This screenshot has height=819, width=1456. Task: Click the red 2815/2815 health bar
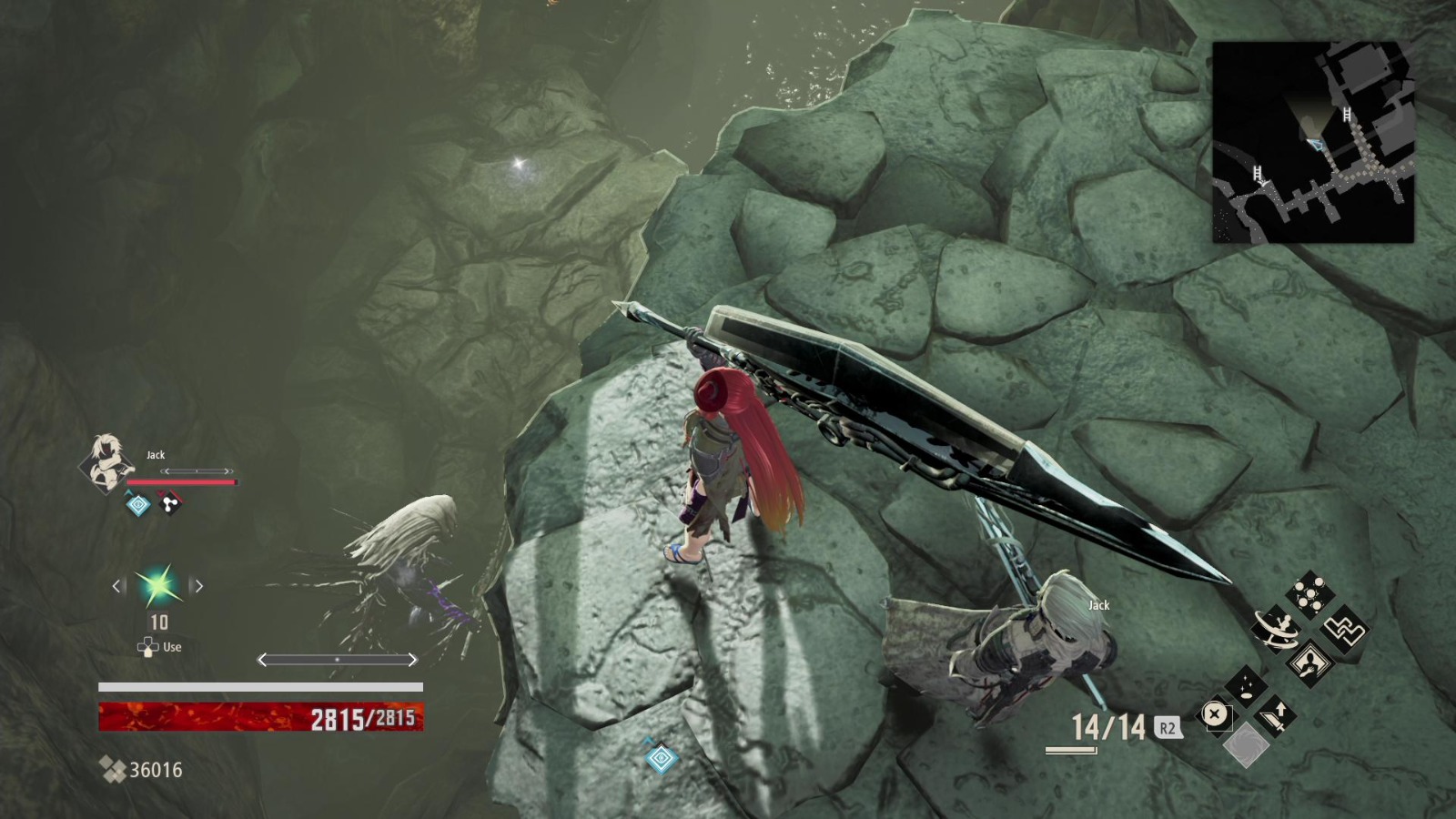(259, 716)
